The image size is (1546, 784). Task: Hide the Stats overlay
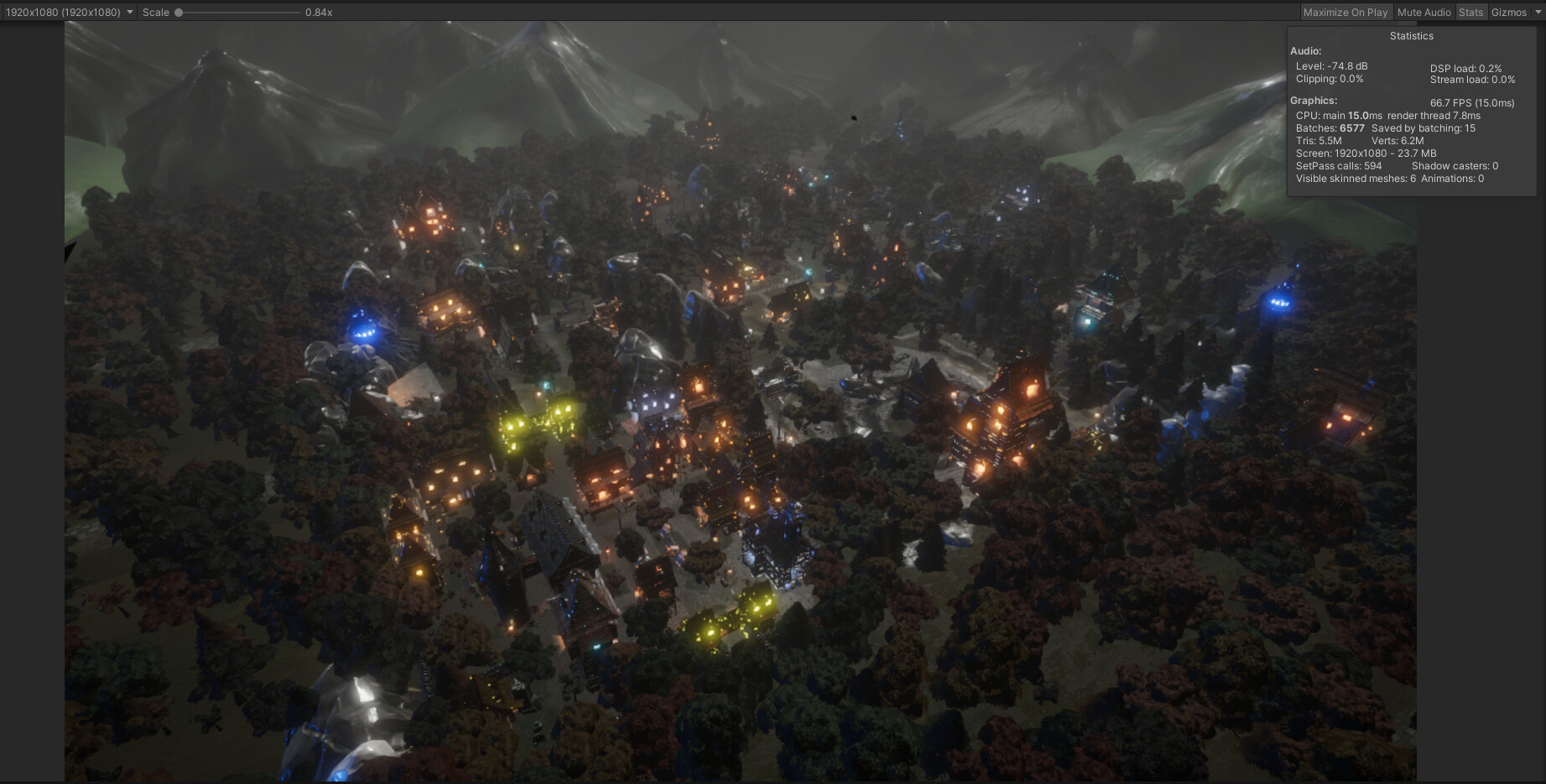[1471, 13]
